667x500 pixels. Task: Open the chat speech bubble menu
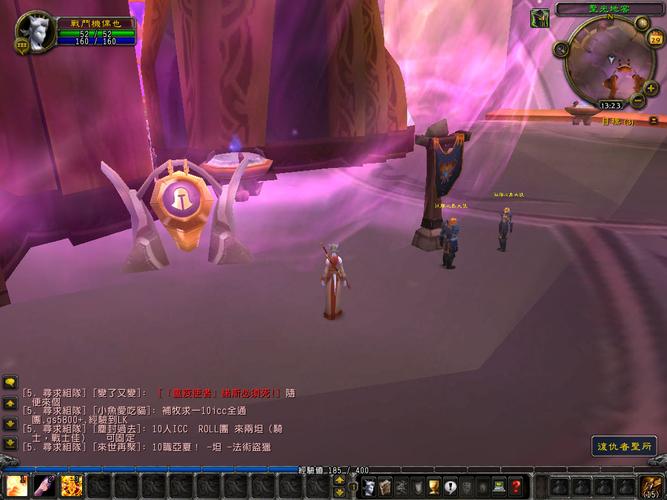click(x=9, y=382)
